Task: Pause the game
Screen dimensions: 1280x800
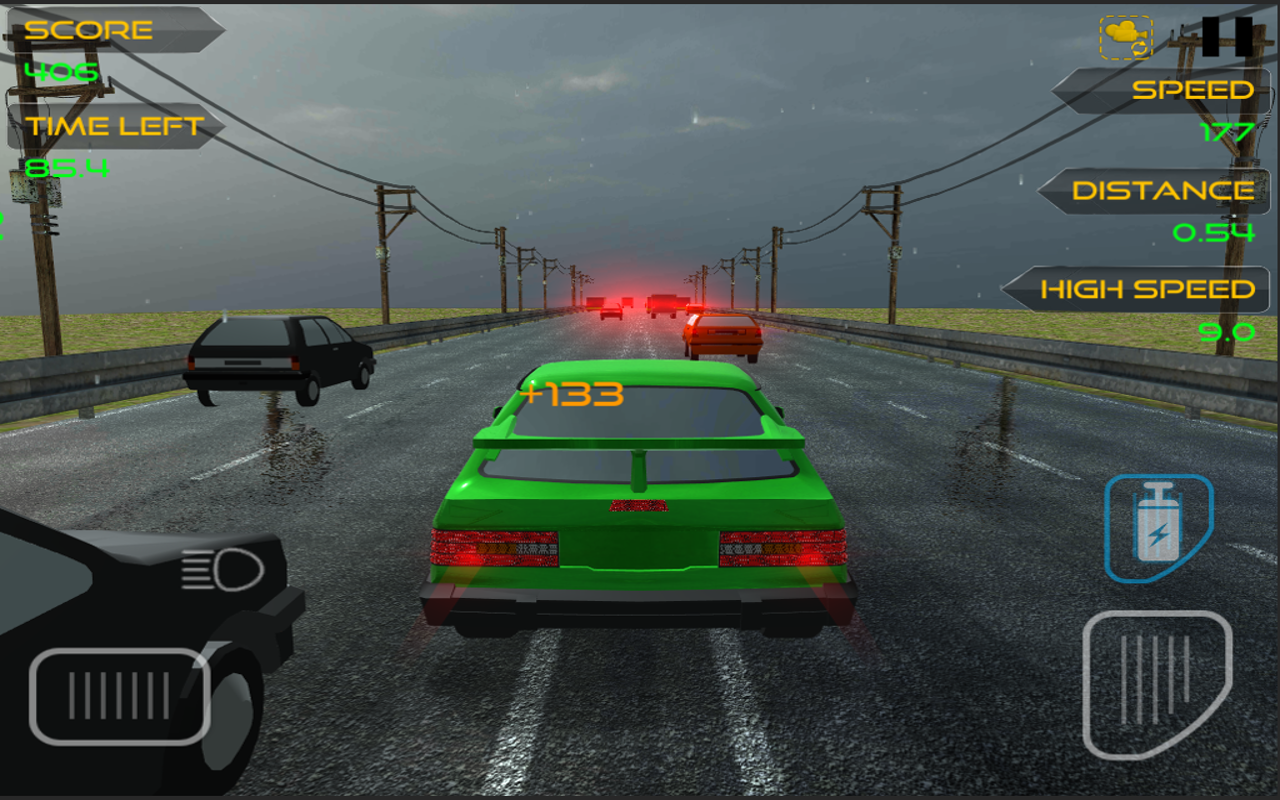Action: point(1227,38)
